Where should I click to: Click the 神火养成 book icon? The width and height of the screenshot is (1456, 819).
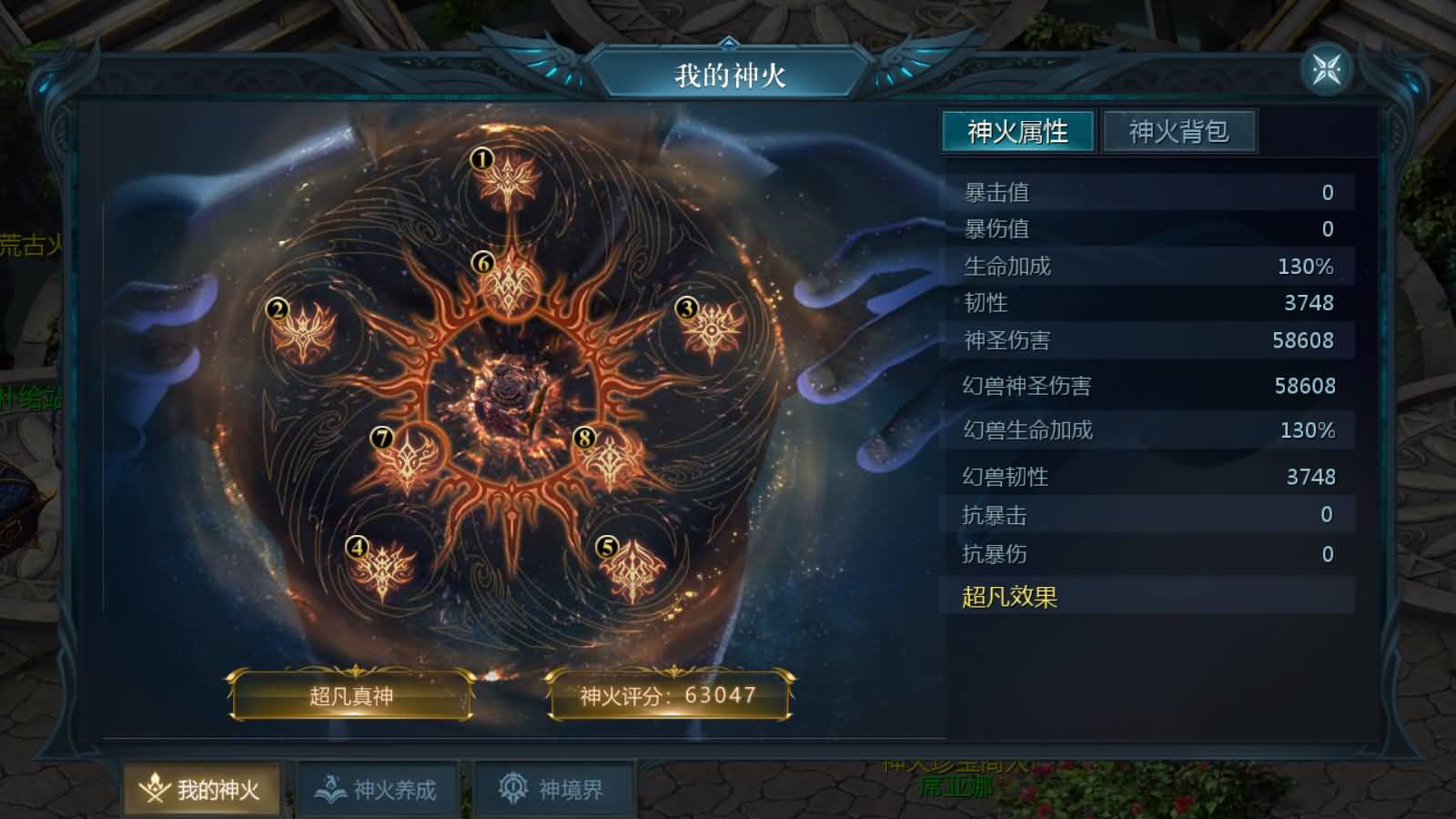[x=328, y=786]
